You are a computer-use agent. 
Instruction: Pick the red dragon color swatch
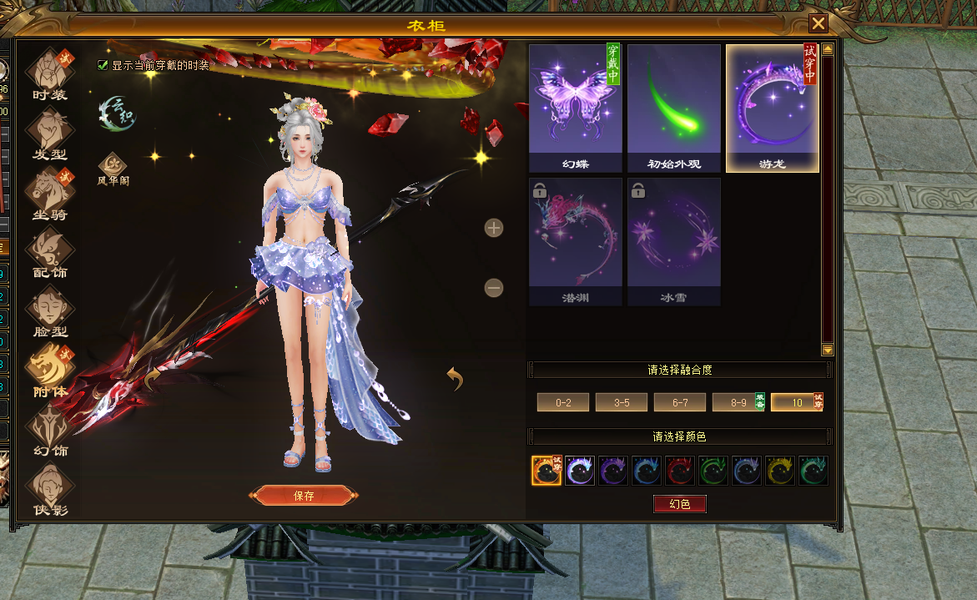(680, 470)
